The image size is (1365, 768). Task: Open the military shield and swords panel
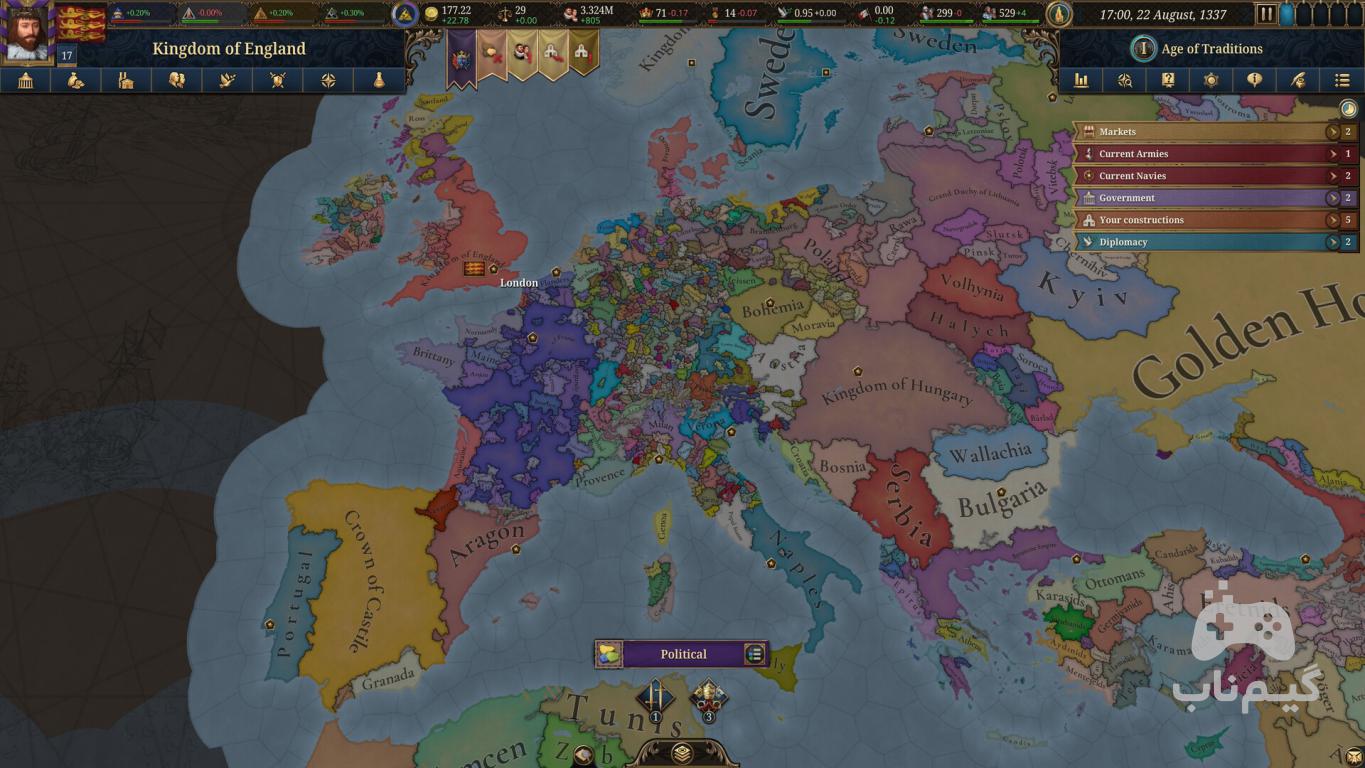click(277, 81)
